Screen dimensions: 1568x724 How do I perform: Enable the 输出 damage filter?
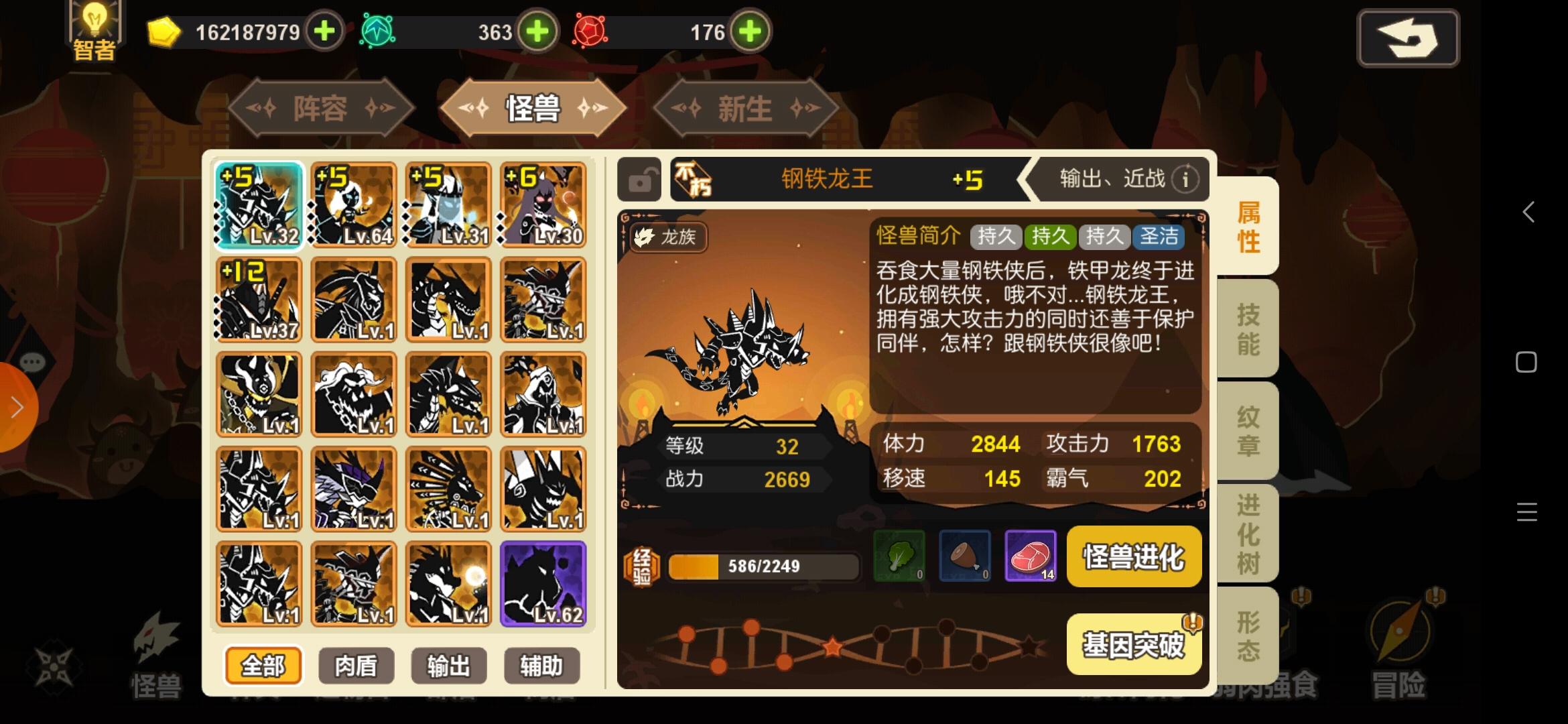(x=448, y=665)
